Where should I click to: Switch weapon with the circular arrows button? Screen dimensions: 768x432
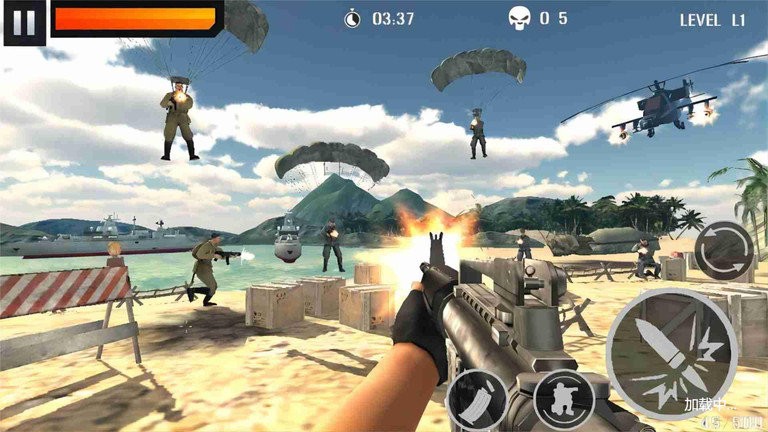click(725, 251)
